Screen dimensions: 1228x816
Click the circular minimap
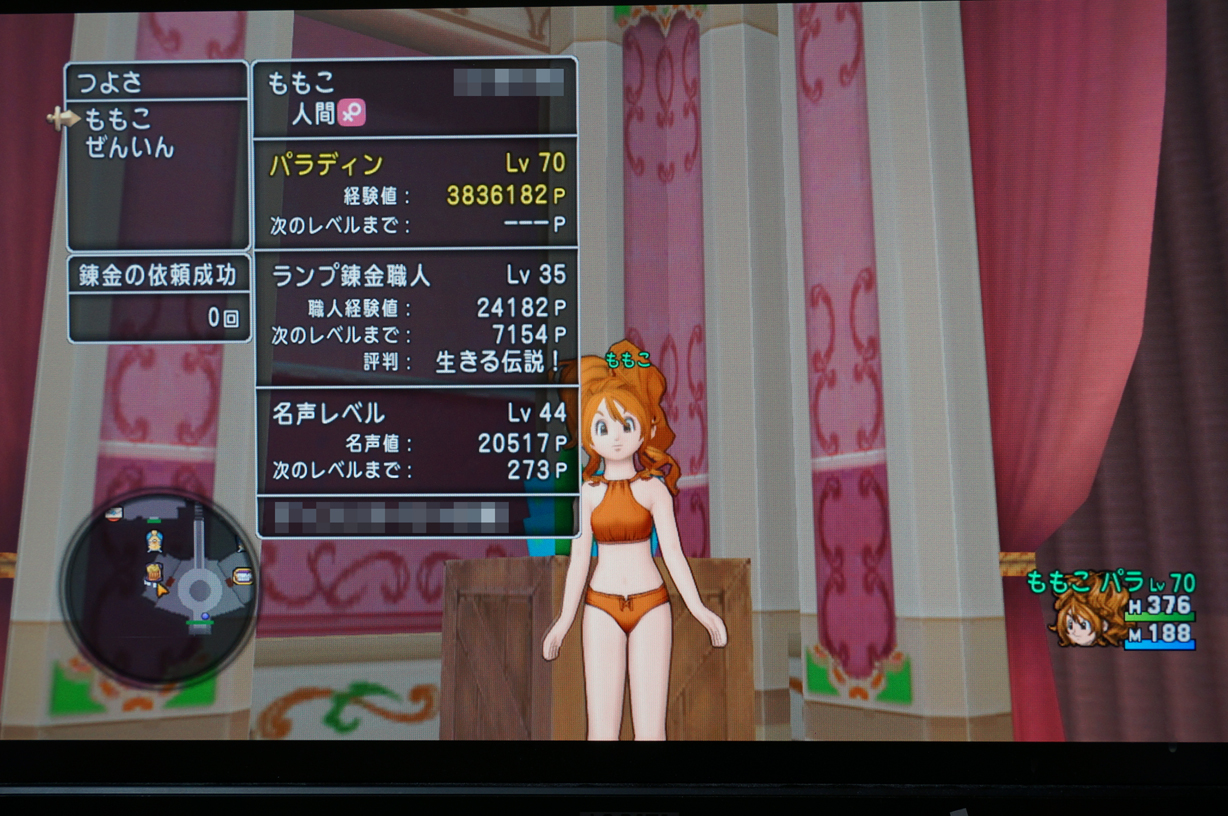160,588
